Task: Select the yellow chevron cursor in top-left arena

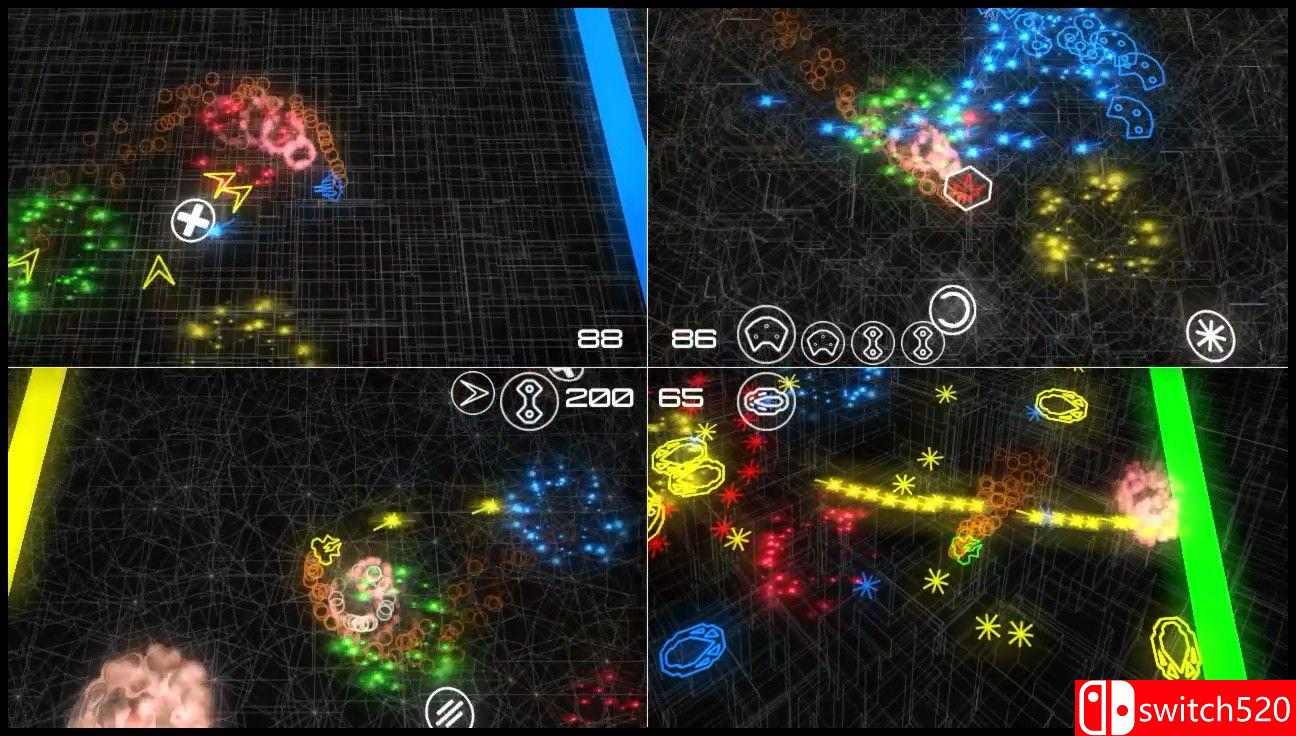Action: point(160,271)
